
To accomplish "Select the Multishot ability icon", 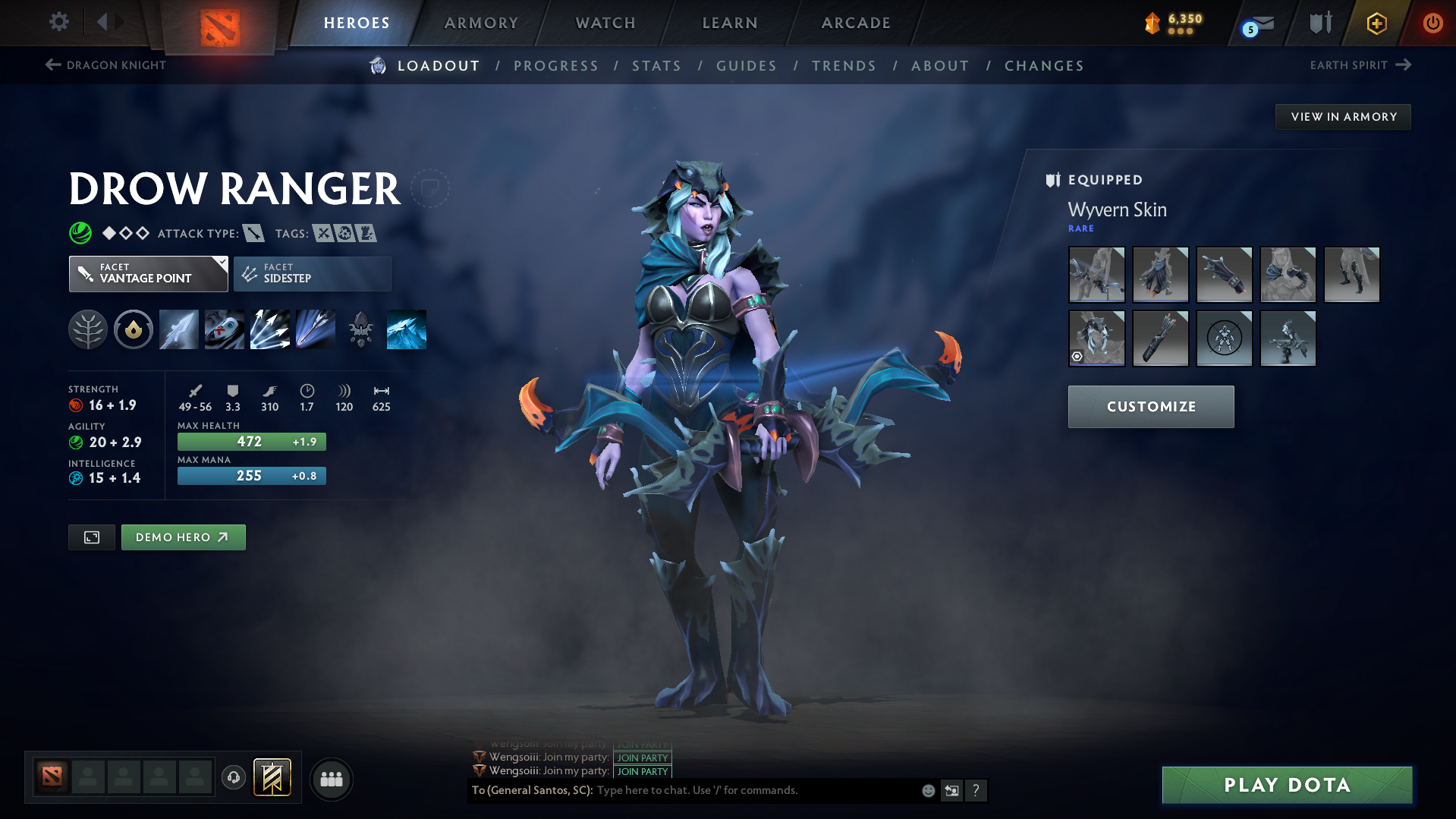I will click(x=270, y=329).
